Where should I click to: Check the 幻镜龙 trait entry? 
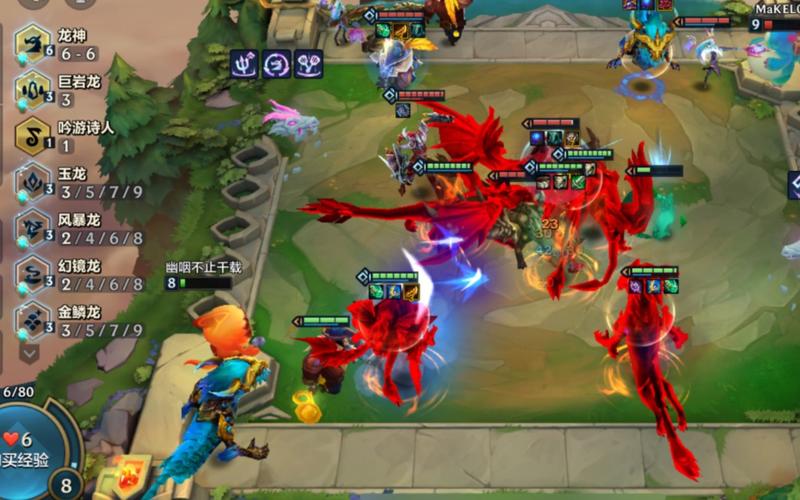34,274
